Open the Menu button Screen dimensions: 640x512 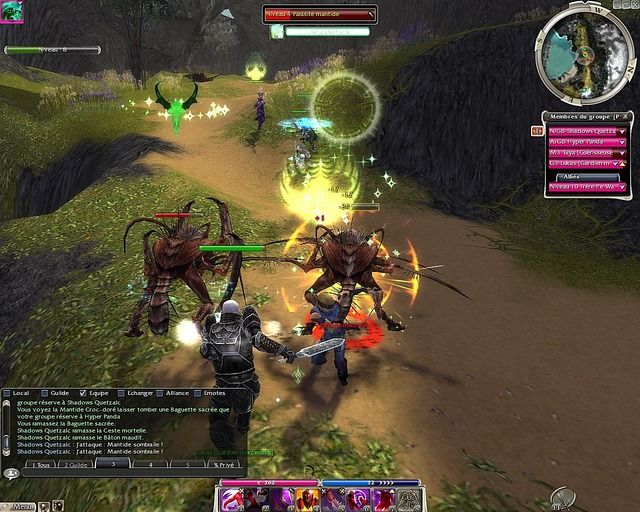(20, 506)
